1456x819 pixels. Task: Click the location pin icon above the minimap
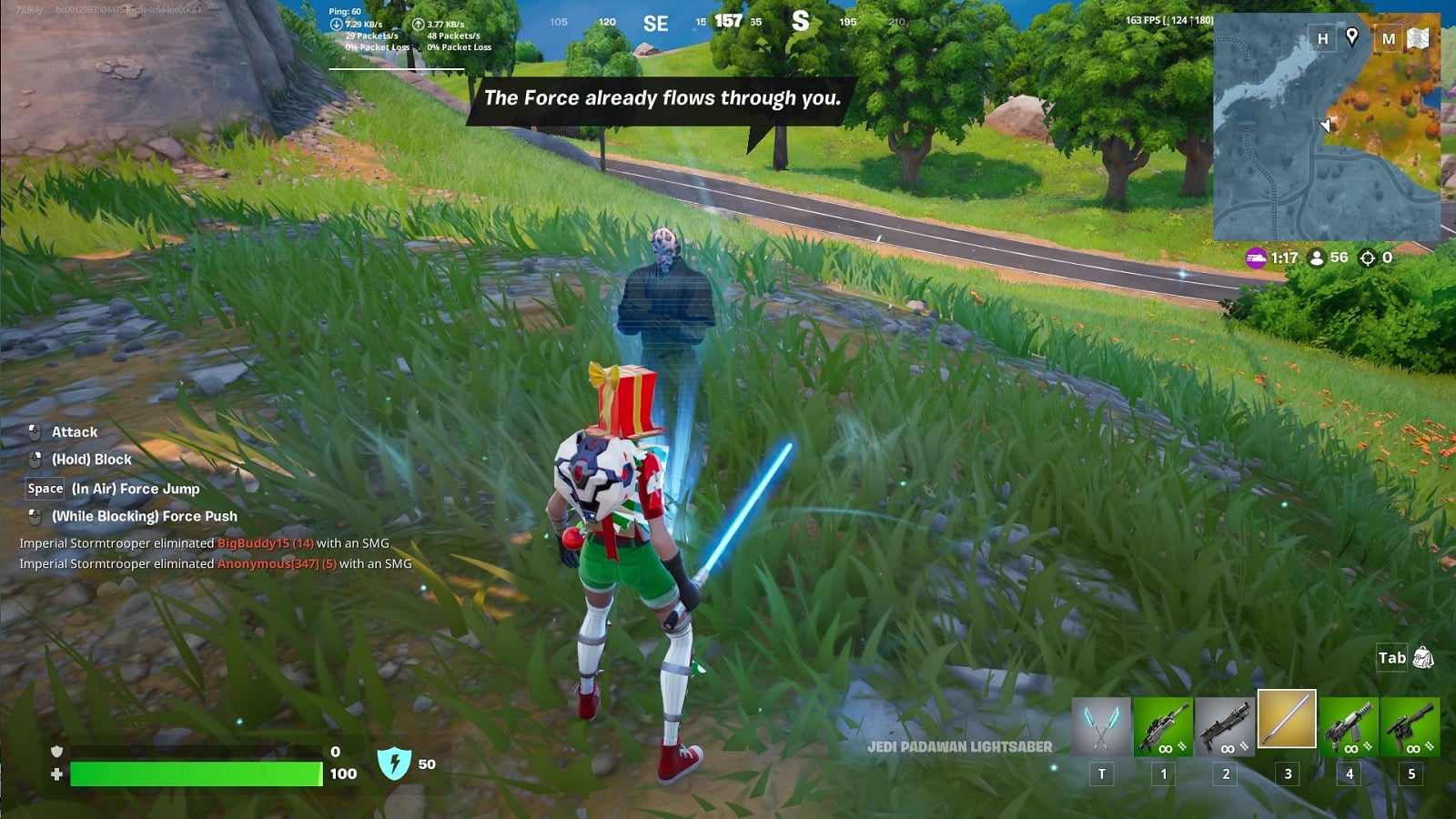(1350, 40)
